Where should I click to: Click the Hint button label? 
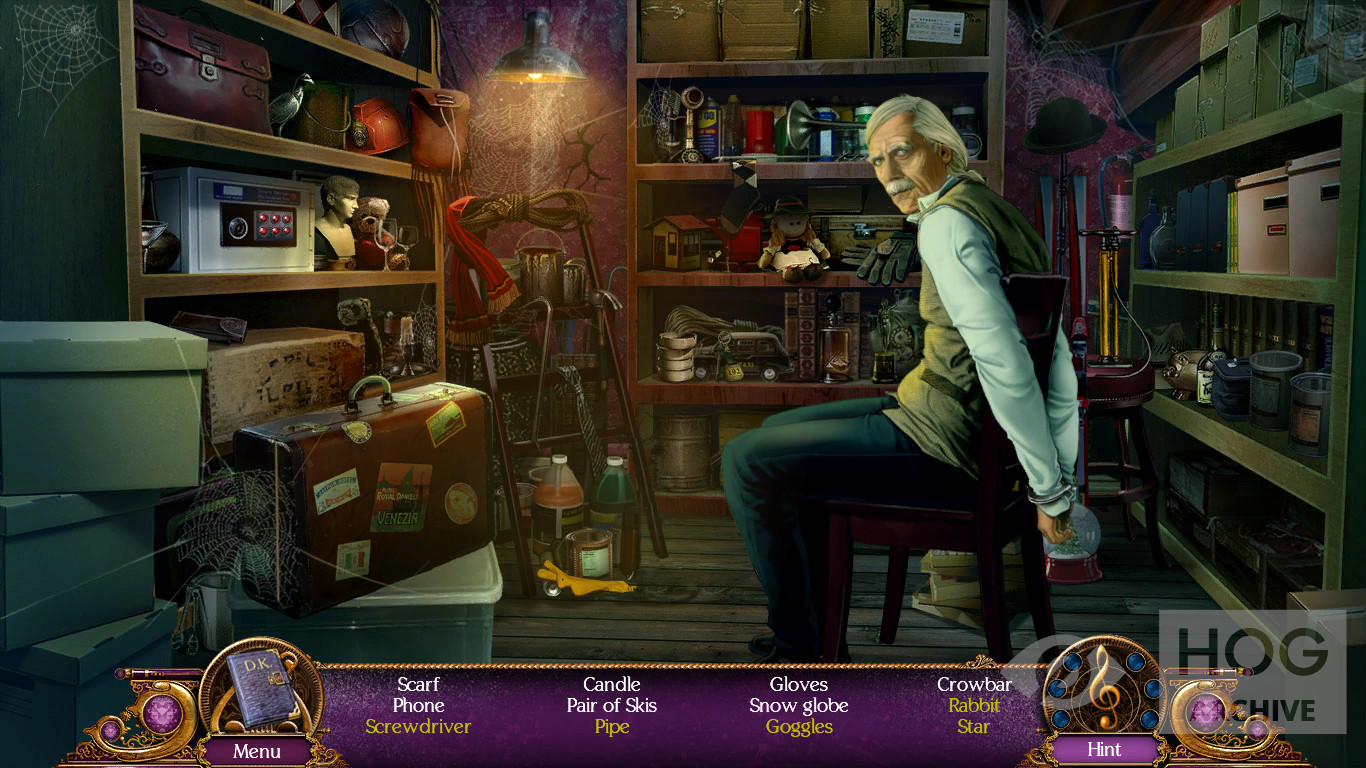1104,749
